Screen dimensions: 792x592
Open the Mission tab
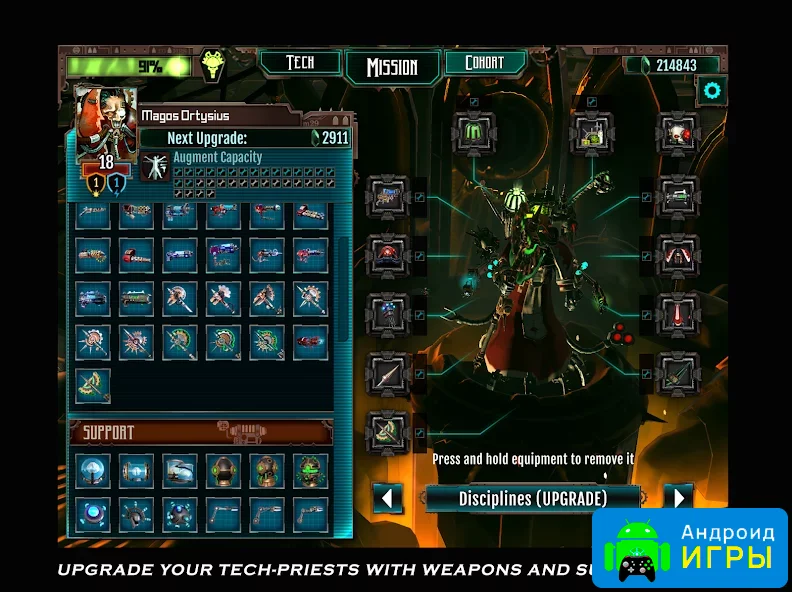[x=391, y=67]
